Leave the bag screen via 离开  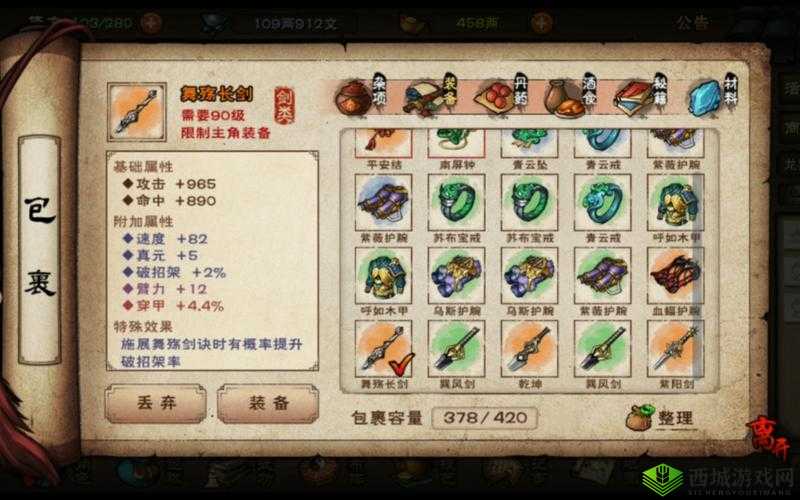click(768, 437)
